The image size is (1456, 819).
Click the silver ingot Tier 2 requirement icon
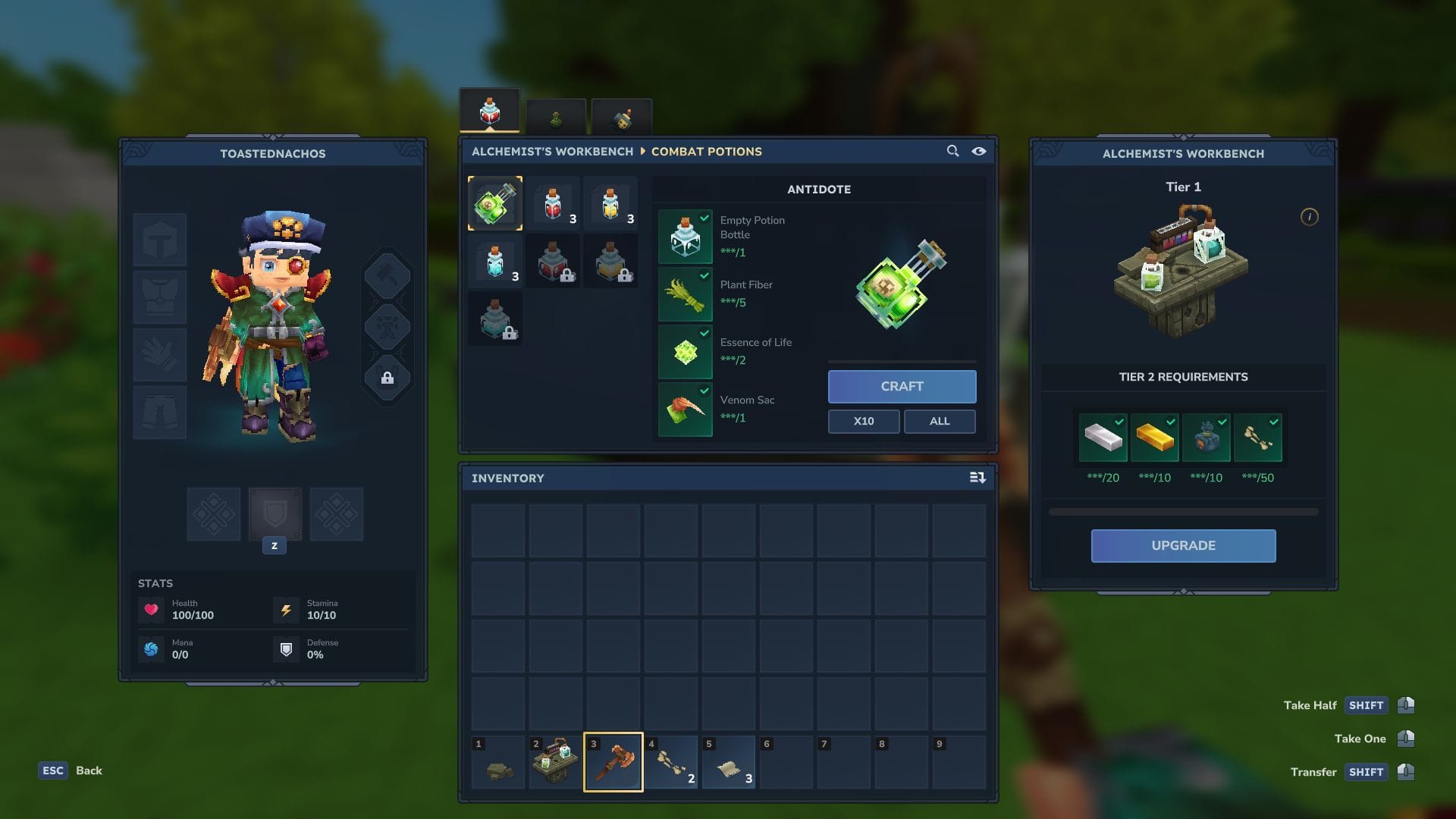[x=1104, y=437]
